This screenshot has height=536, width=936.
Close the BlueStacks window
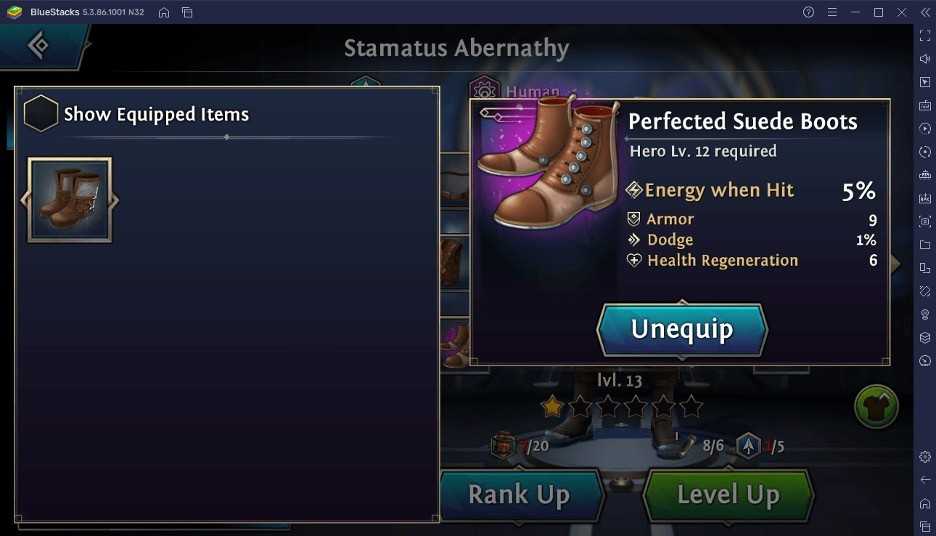point(901,12)
